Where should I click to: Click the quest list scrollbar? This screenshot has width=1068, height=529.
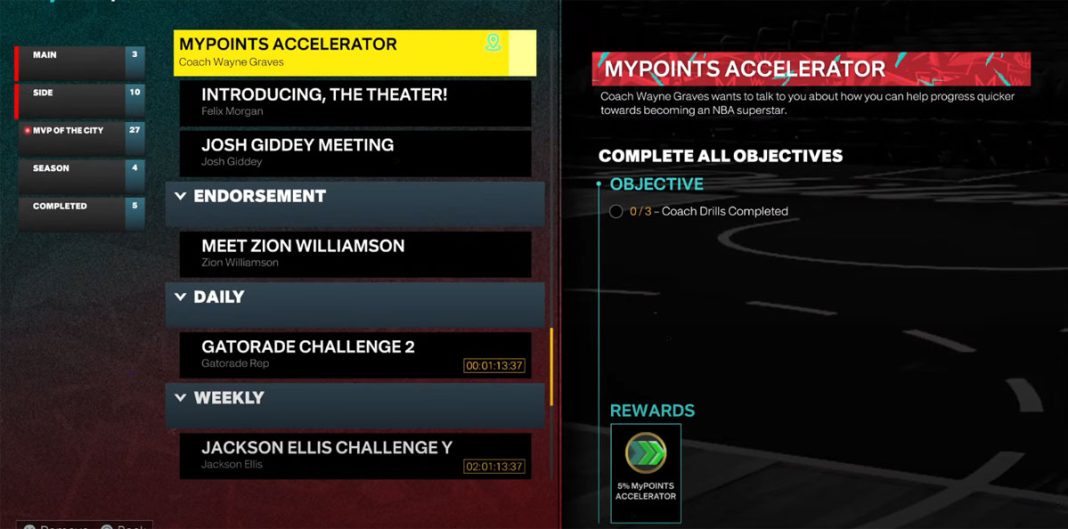tap(551, 366)
